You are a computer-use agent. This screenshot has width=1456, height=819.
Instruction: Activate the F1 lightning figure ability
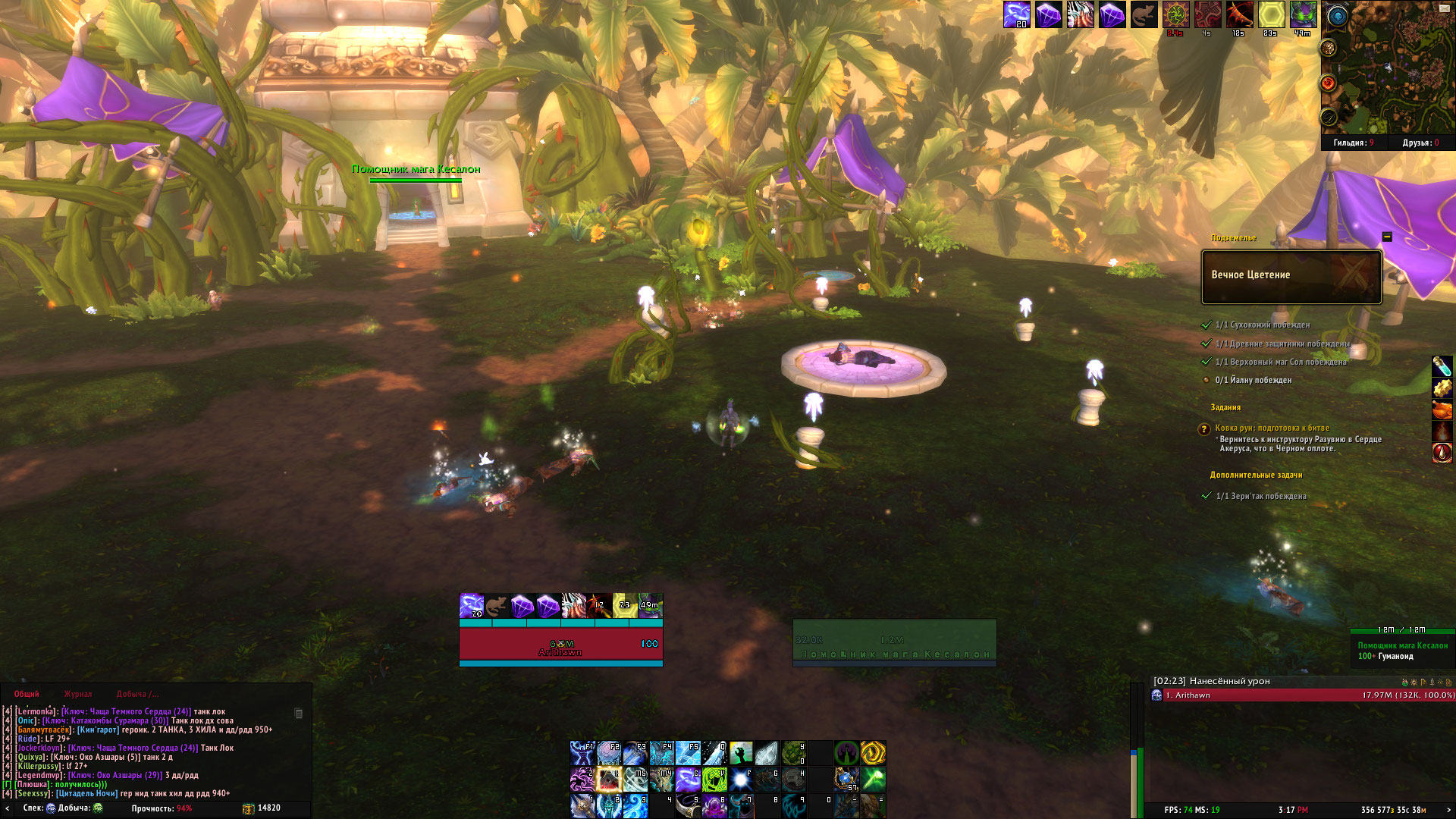click(582, 753)
